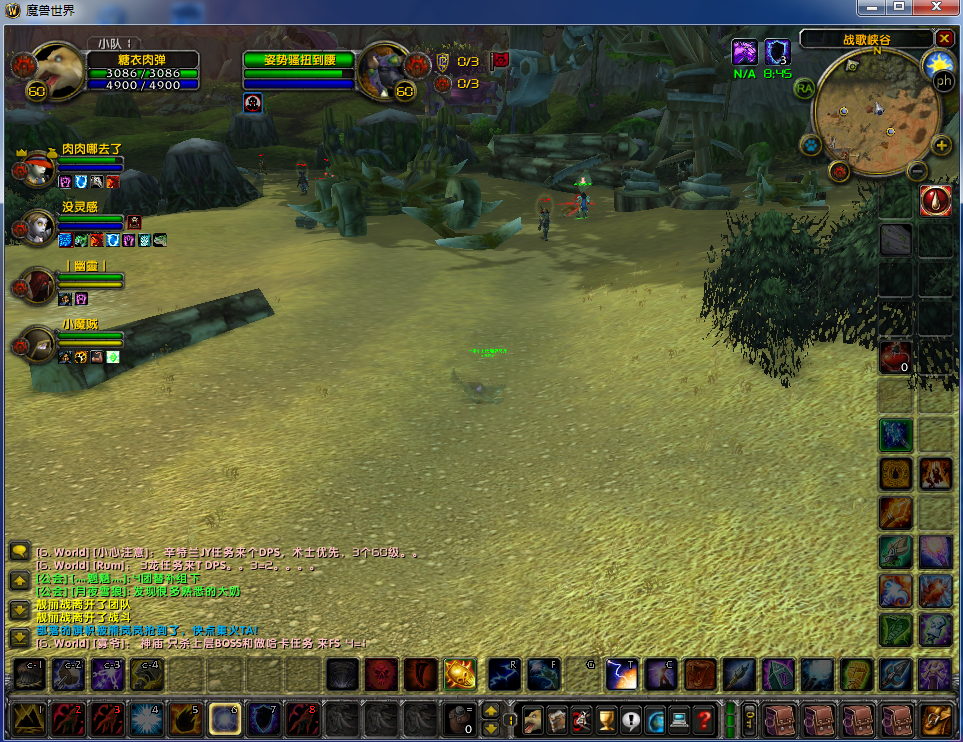Image resolution: width=963 pixels, height=742 pixels.
Task: Maximize the game window
Action: 899,7
